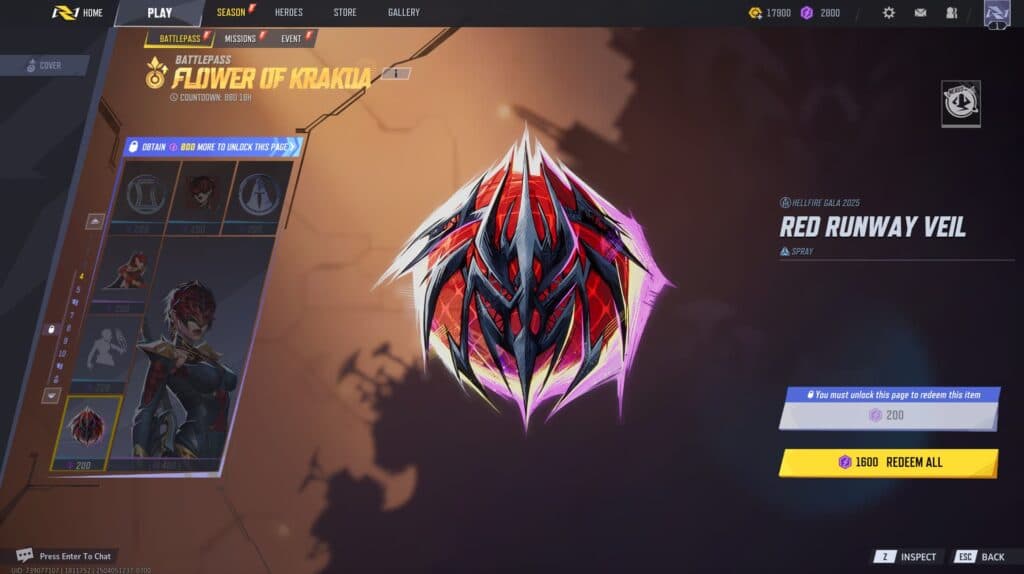Open the friends list icon
1024x574 pixels.
(x=951, y=13)
